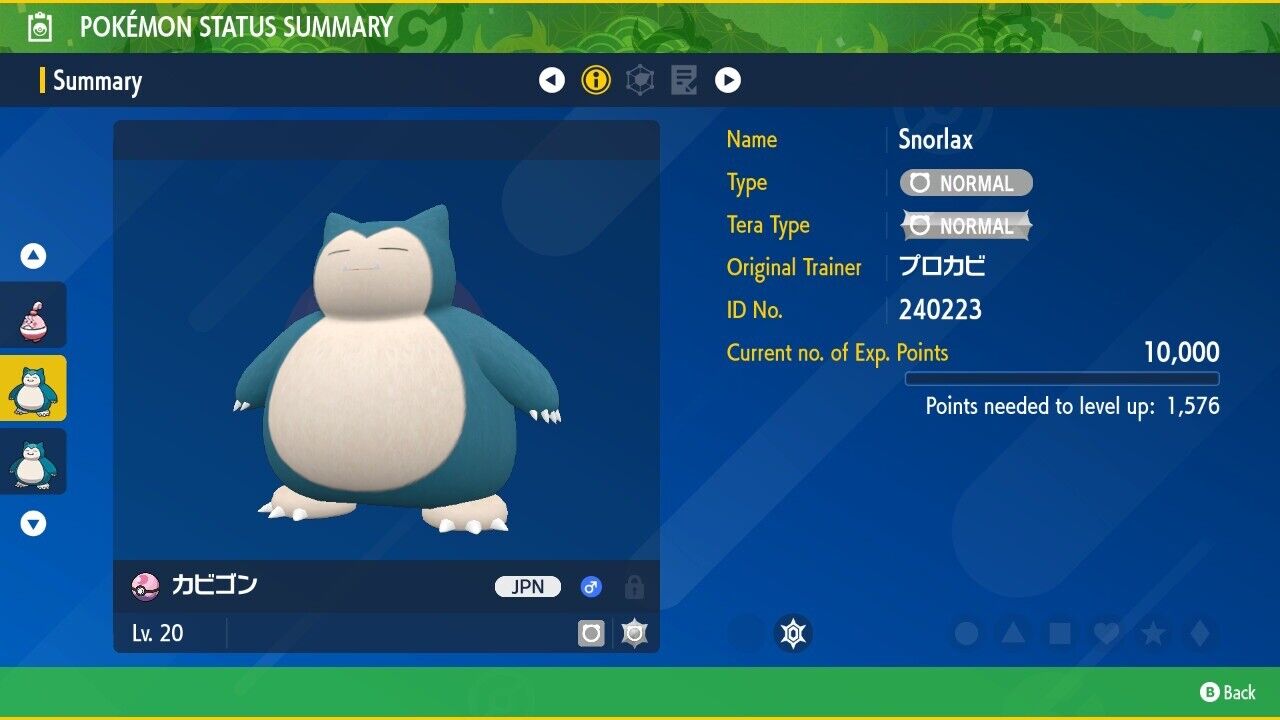
Task: Go to the previous summary page arrow
Action: tap(552, 80)
